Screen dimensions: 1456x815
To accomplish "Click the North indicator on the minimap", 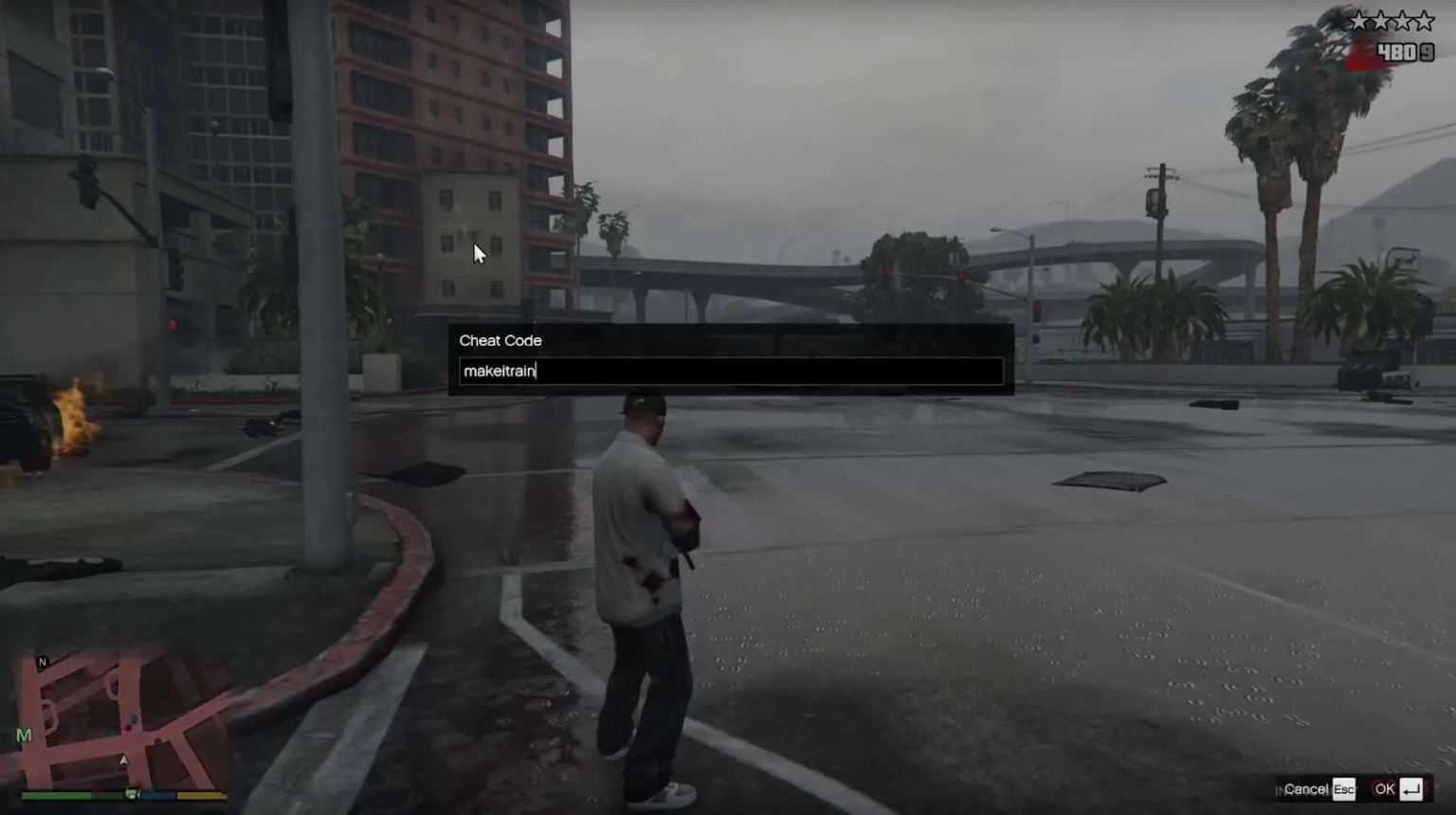I will tap(43, 661).
